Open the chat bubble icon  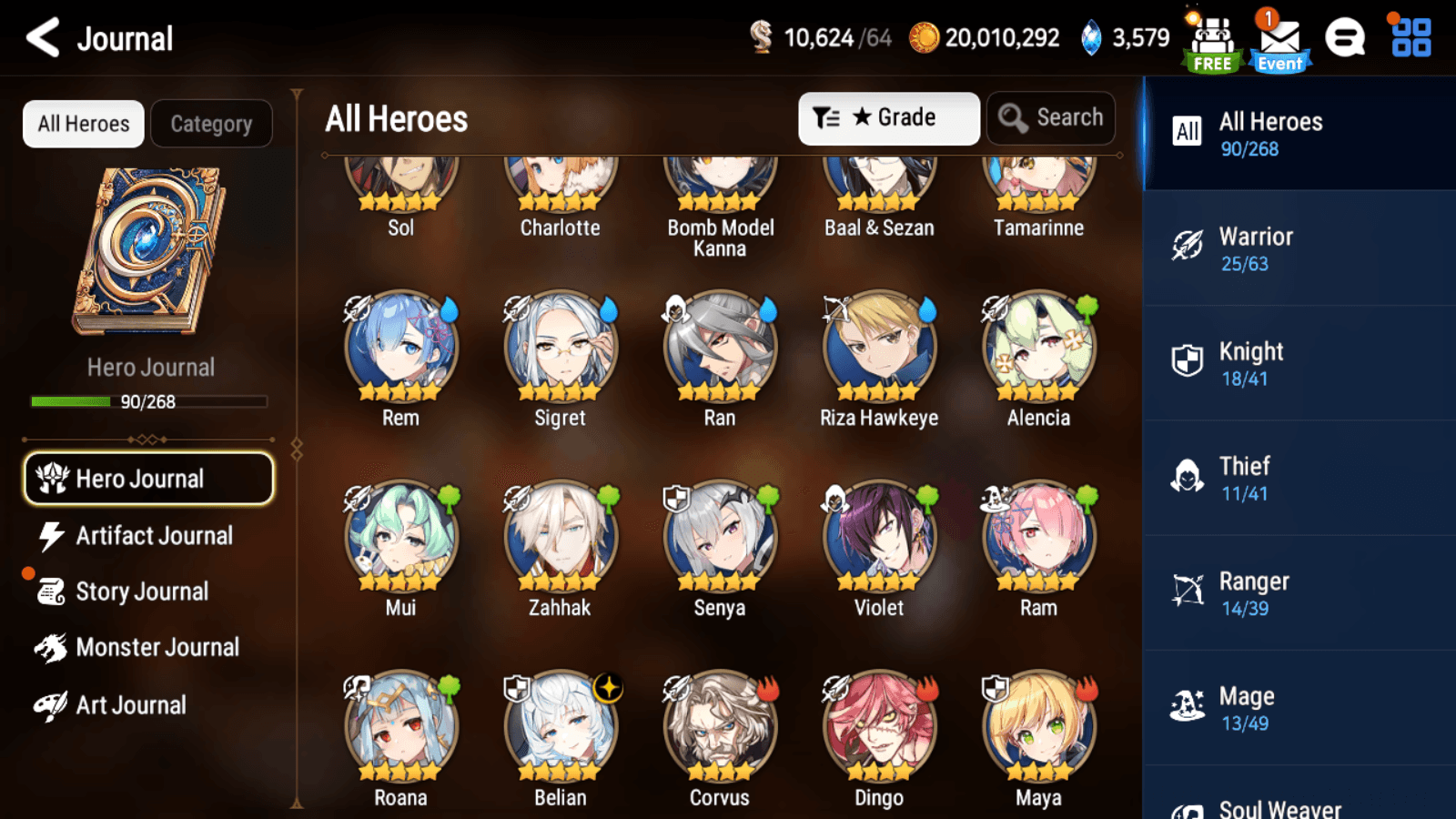(1345, 38)
